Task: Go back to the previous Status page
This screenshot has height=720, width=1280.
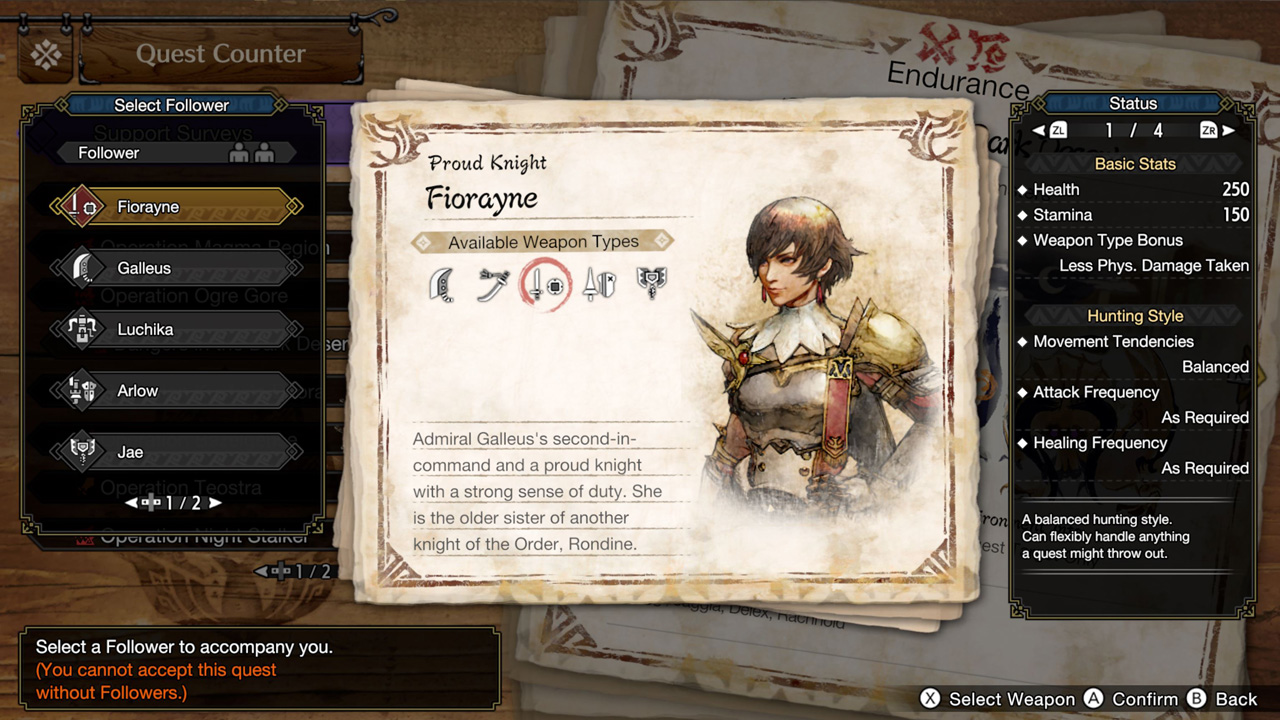Action: click(1039, 131)
